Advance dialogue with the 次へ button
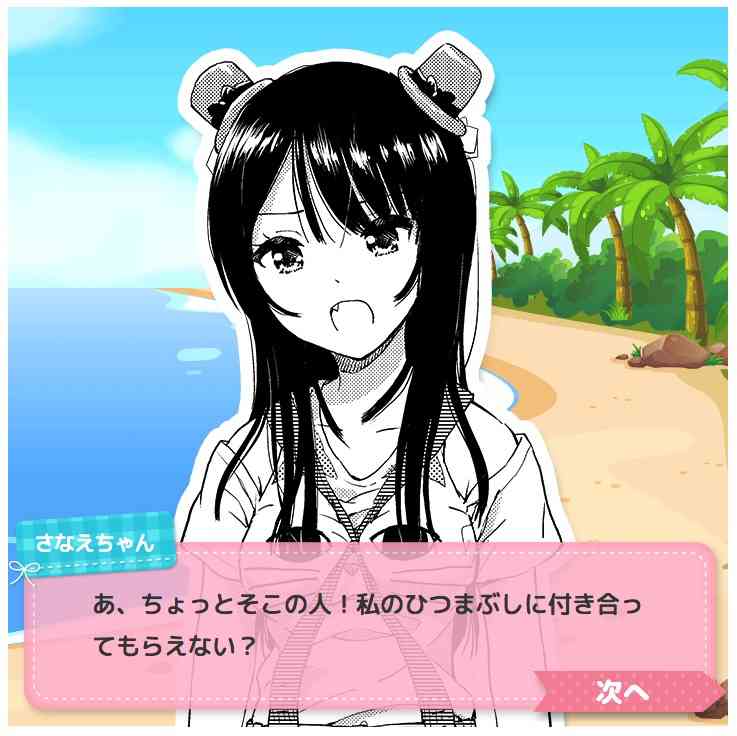The image size is (737, 736). tap(624, 691)
